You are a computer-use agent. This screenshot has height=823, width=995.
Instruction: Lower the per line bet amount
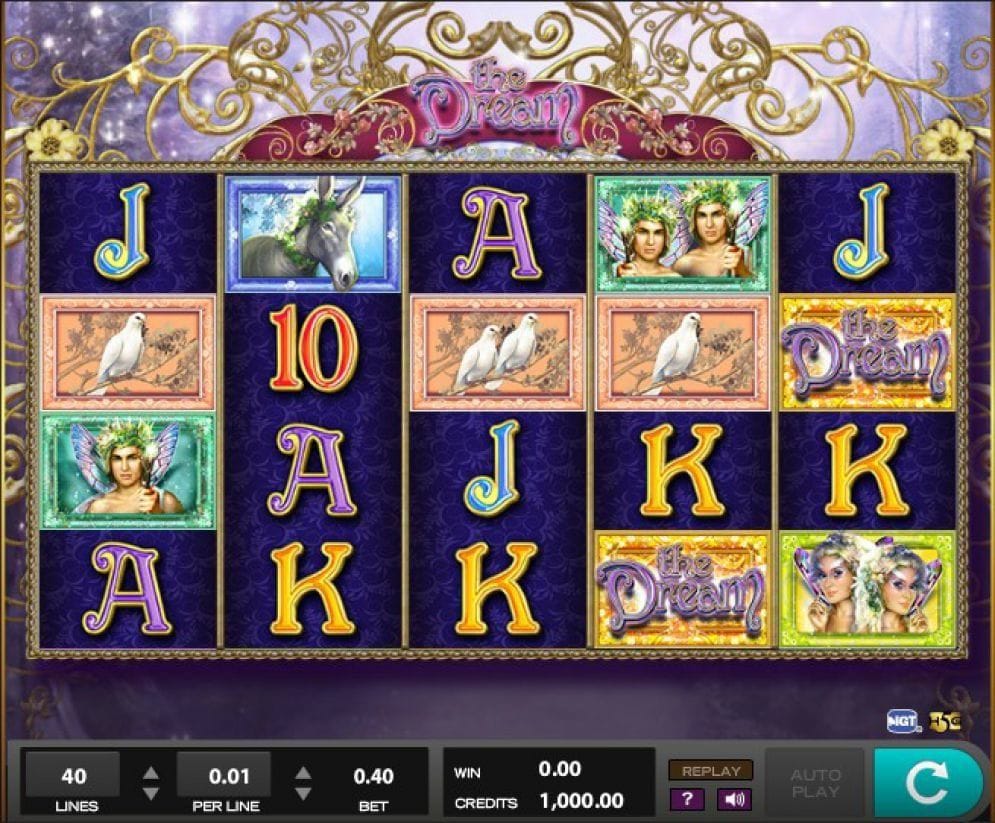[303, 793]
